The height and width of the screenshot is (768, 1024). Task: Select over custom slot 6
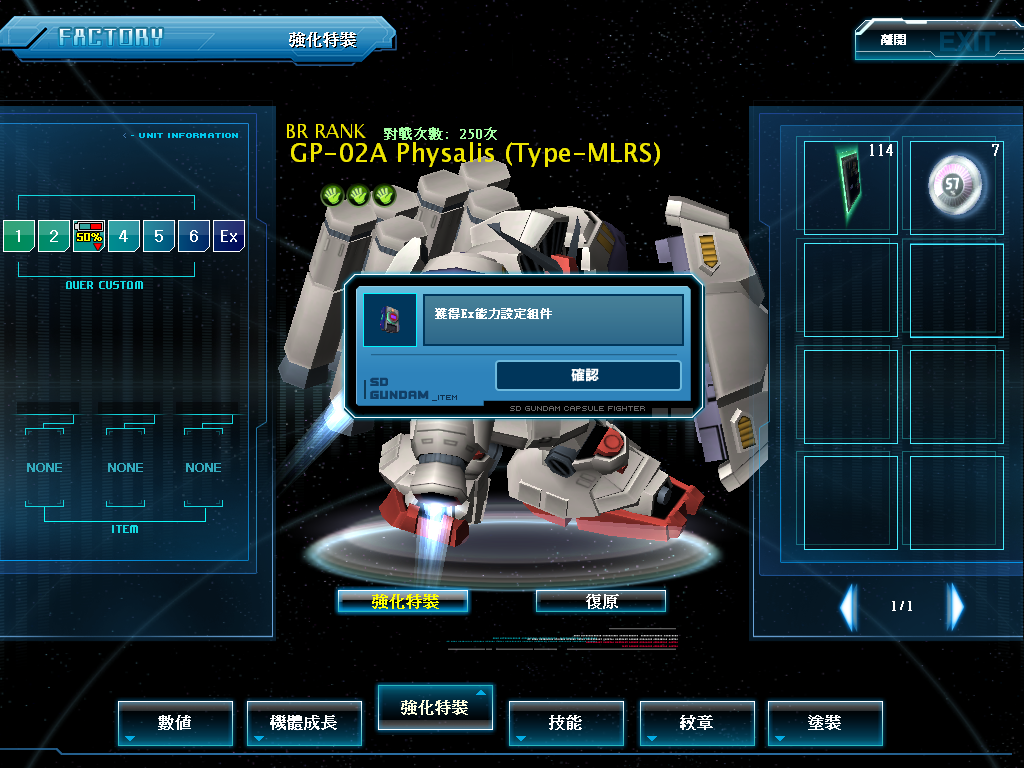(194, 237)
